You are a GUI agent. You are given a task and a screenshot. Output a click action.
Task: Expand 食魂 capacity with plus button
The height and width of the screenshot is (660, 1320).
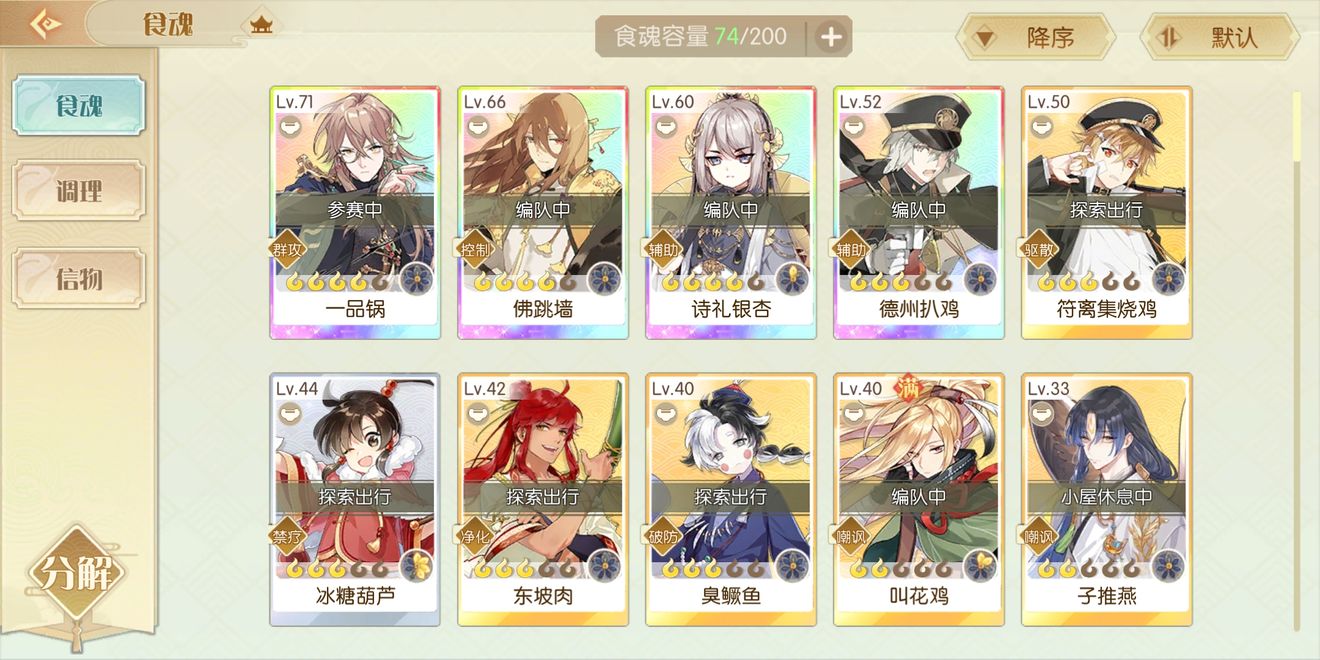[831, 38]
